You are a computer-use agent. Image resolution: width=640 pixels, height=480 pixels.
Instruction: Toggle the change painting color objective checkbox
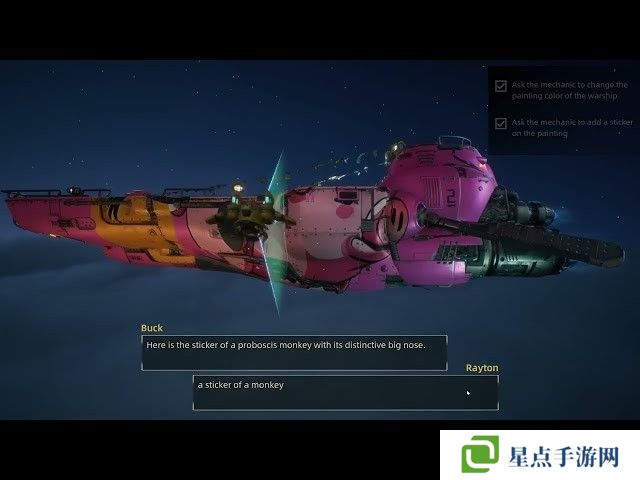coord(501,86)
